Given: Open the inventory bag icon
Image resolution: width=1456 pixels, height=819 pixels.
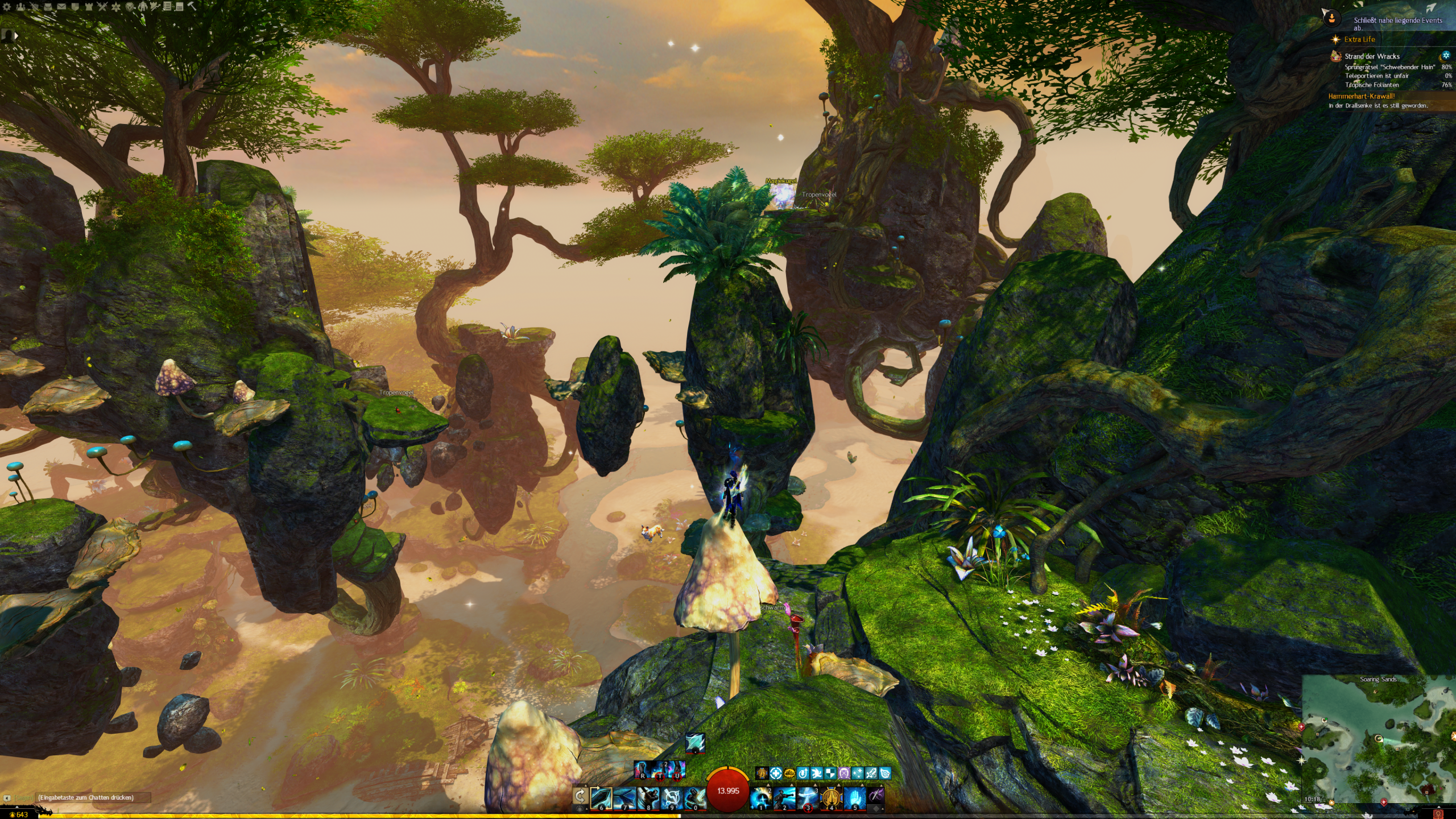Looking at the screenshot, I should [48, 7].
